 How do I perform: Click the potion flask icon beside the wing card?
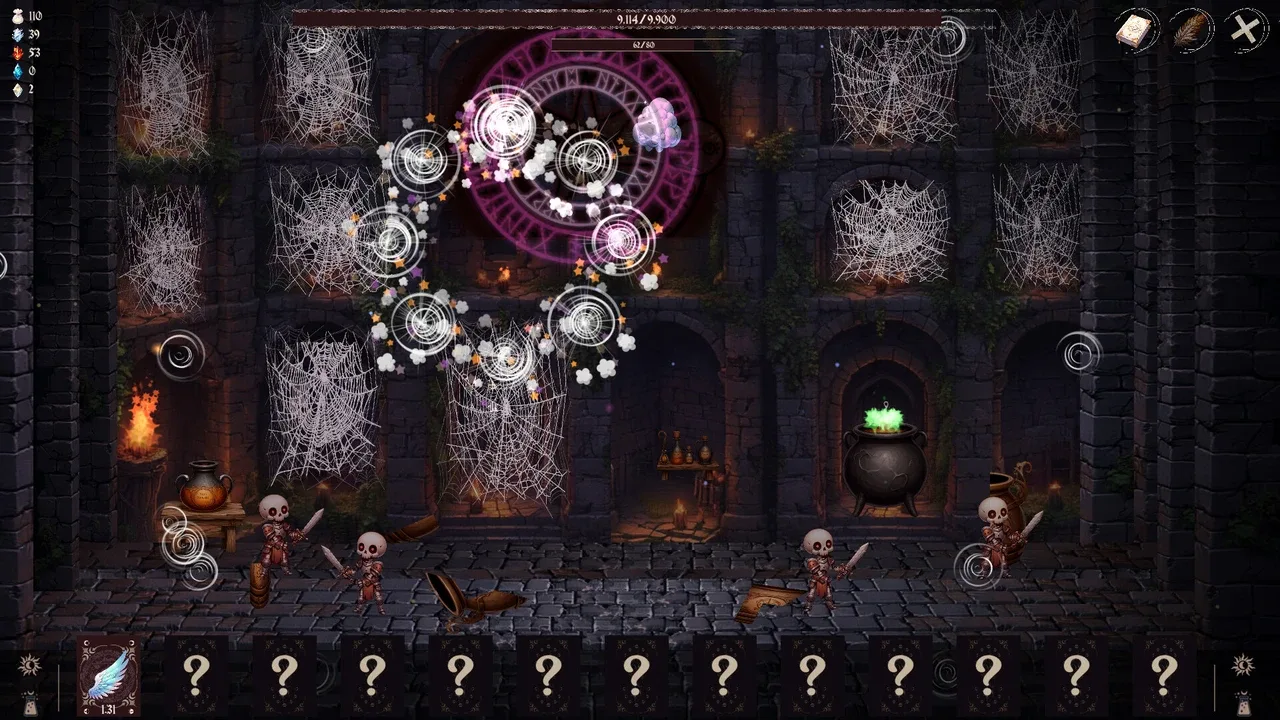point(30,701)
